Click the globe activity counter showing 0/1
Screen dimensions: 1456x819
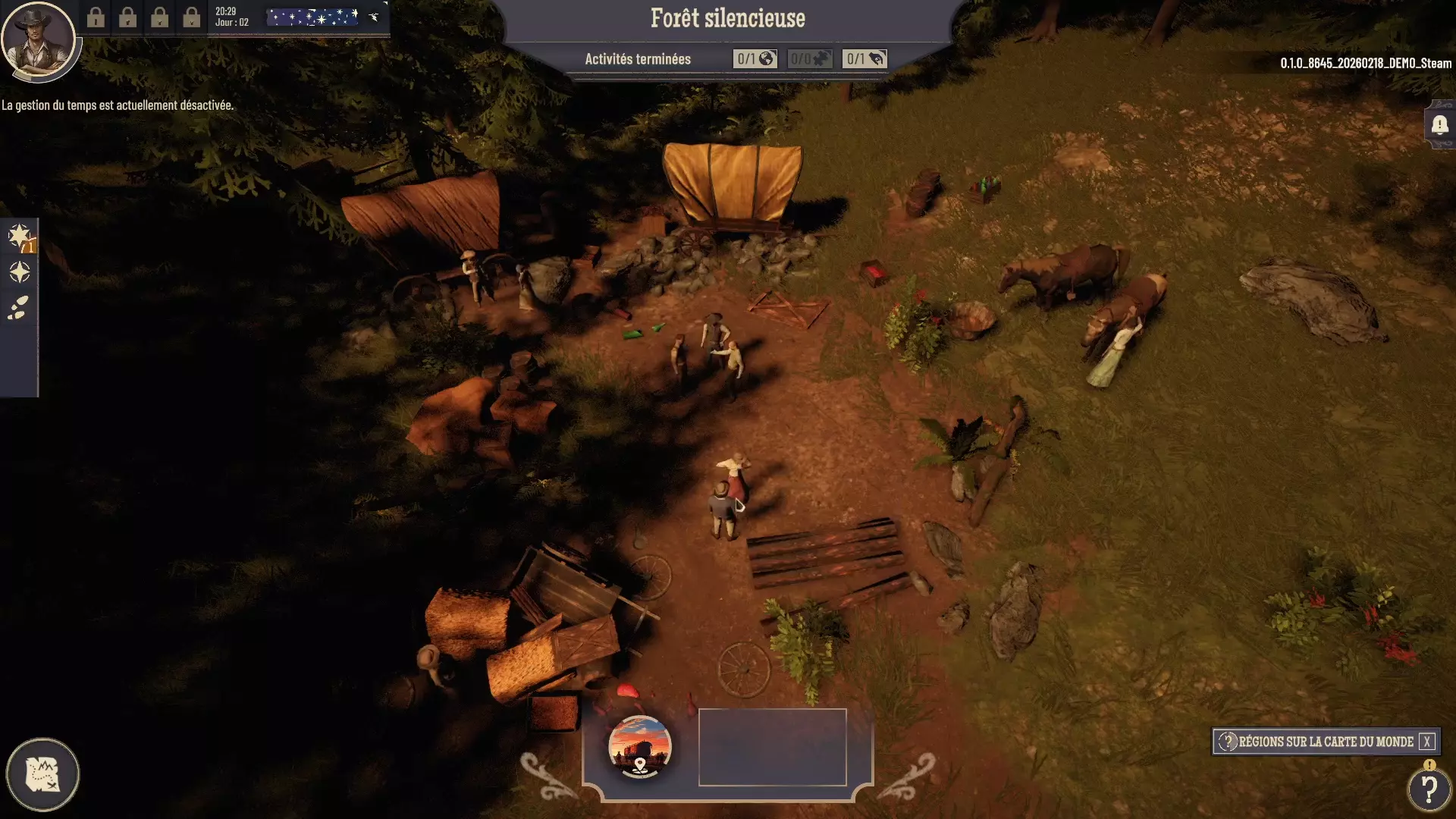(755, 58)
